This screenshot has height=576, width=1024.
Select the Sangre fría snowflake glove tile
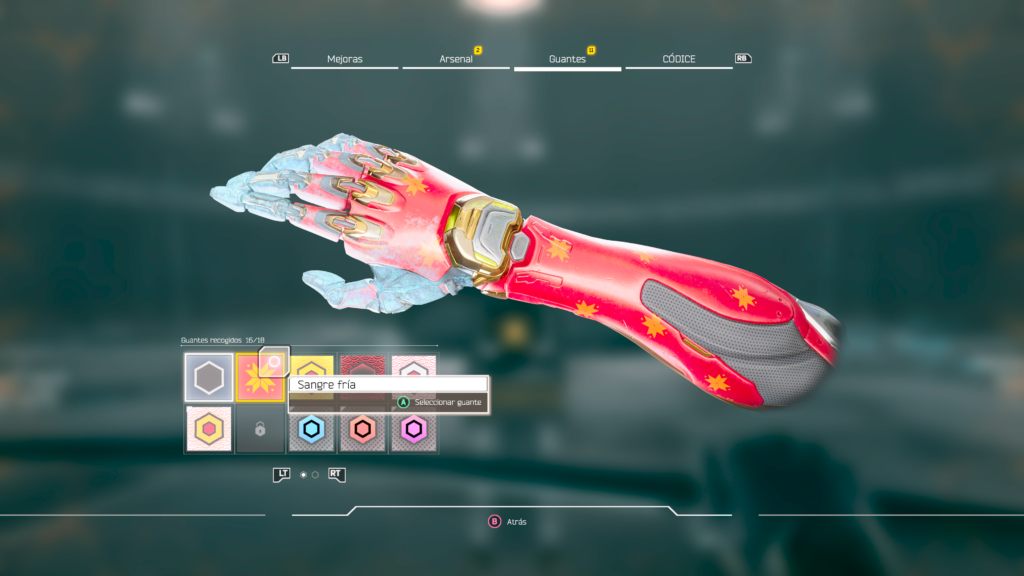point(260,378)
